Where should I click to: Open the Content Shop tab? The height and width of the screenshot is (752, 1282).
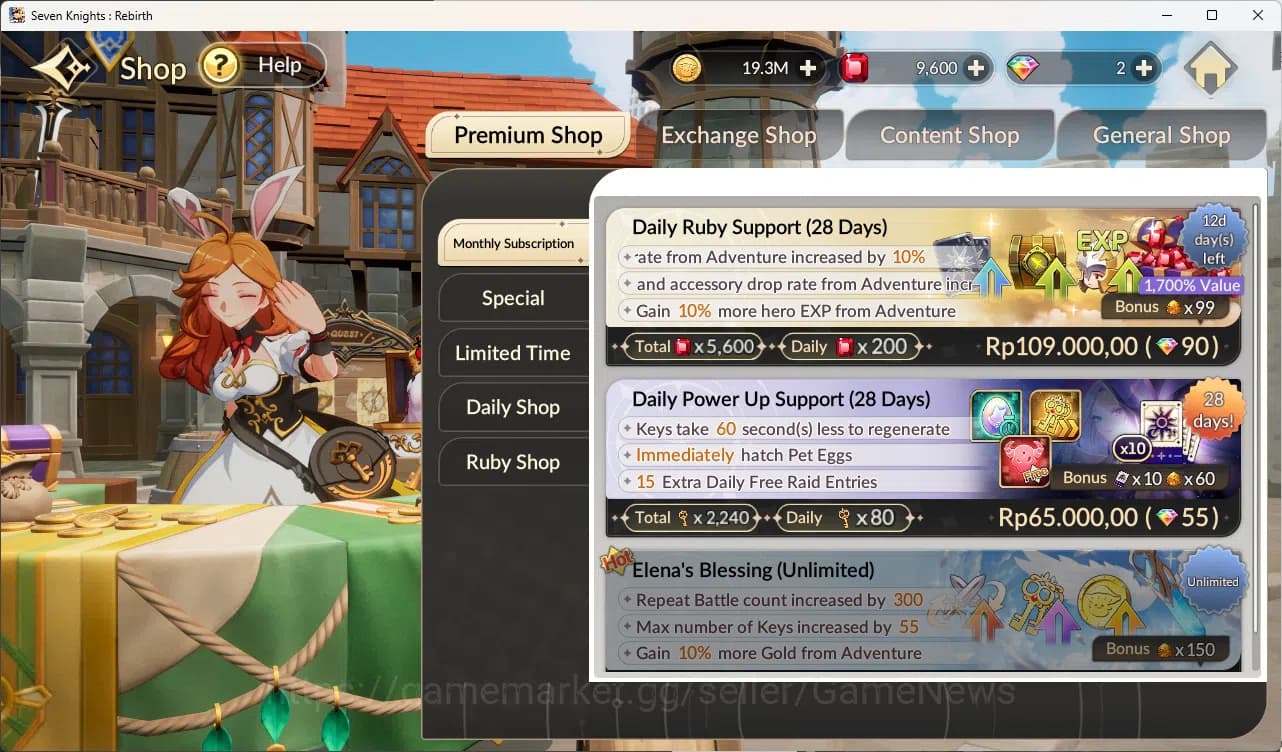[x=949, y=134]
